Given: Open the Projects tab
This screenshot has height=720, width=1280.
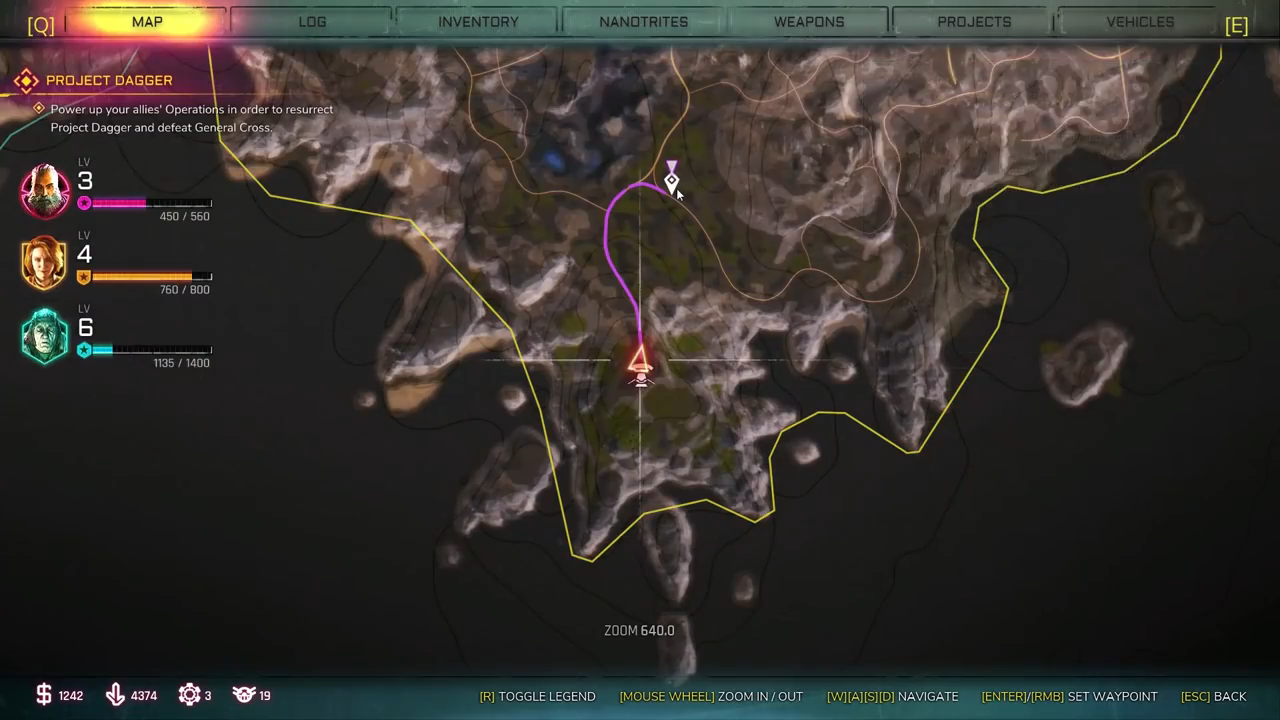Looking at the screenshot, I should pyautogui.click(x=974, y=22).
